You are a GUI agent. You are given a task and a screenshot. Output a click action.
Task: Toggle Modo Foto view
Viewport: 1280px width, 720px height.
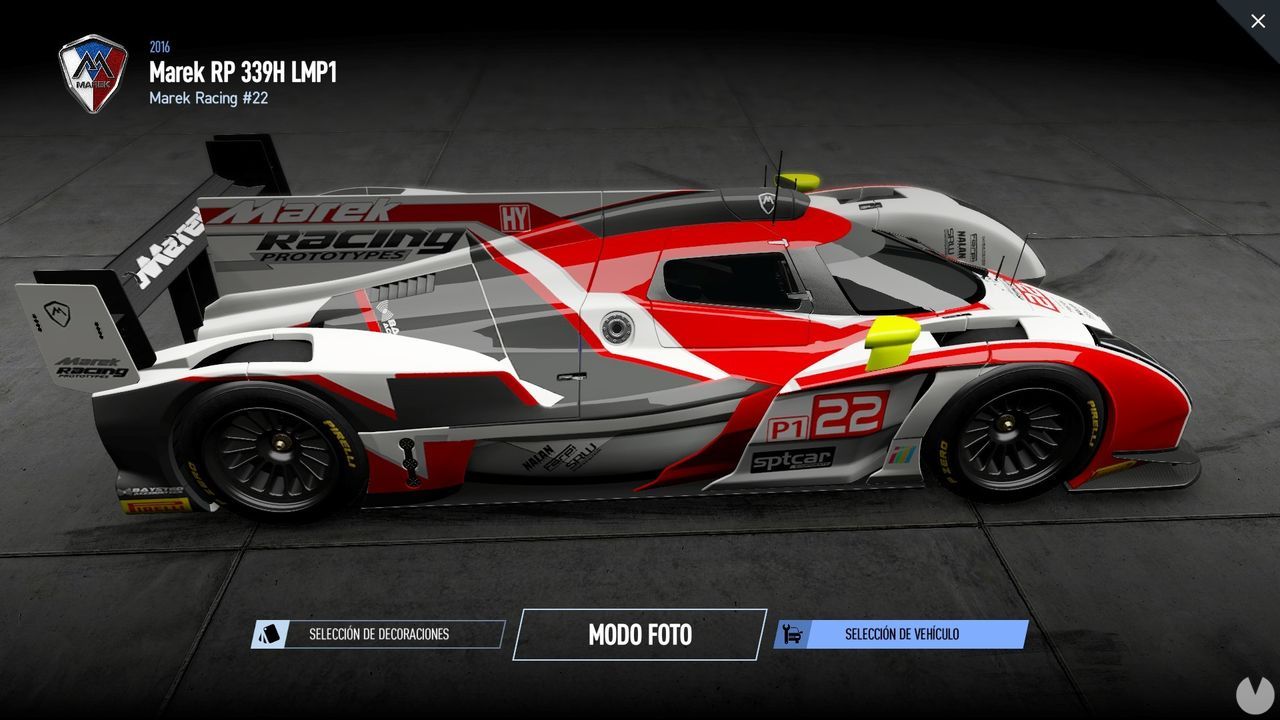point(639,634)
